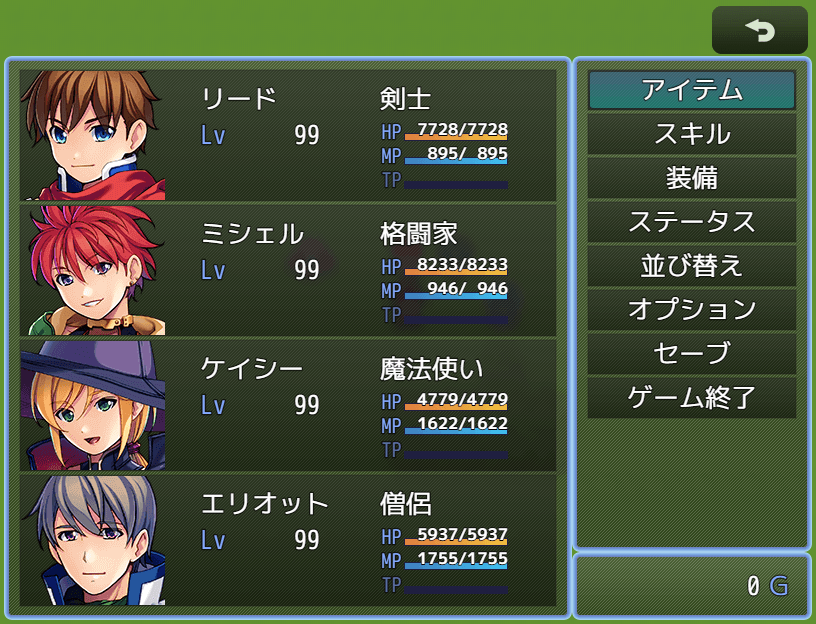The image size is (816, 624).
Task: Choose ミシェル the red-haired fighter row
Action: click(288, 270)
